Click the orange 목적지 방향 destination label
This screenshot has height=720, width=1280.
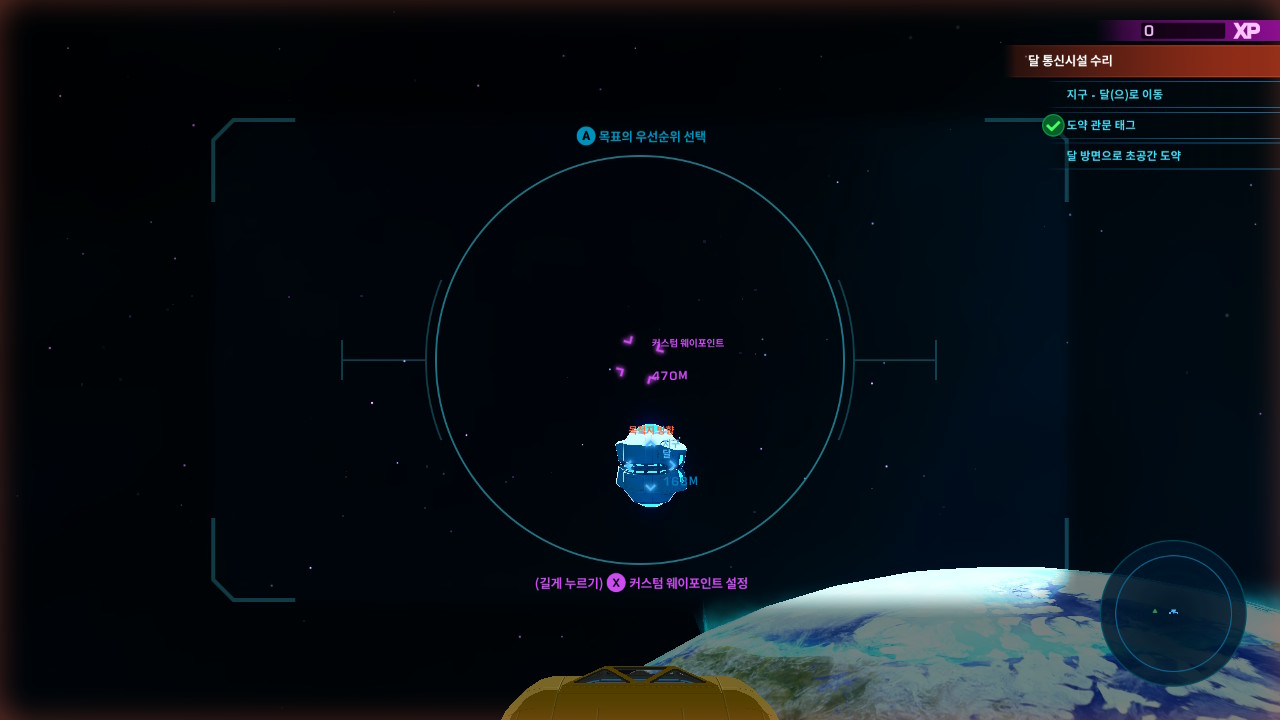click(x=654, y=428)
